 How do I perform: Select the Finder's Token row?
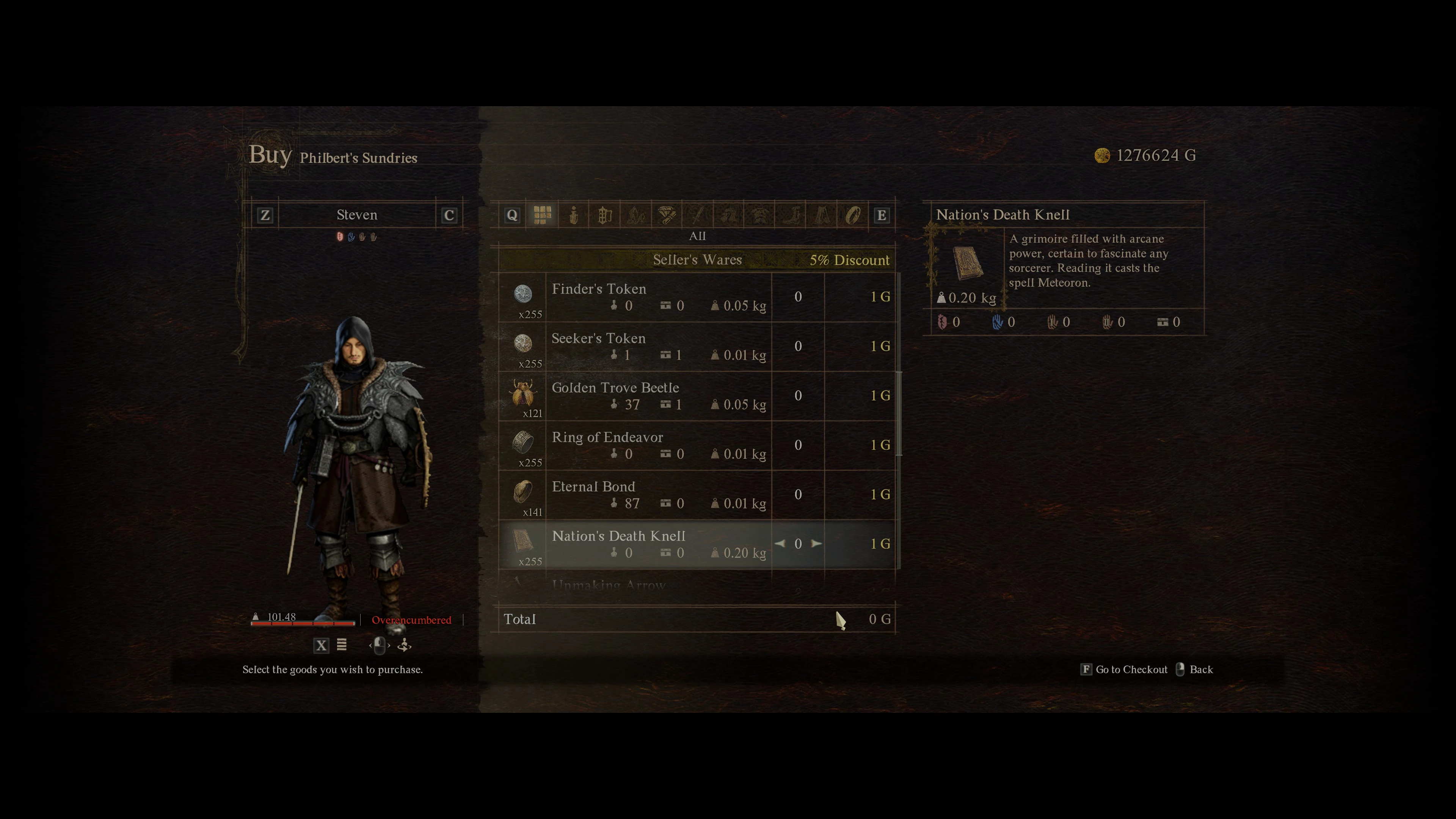tap(650, 298)
